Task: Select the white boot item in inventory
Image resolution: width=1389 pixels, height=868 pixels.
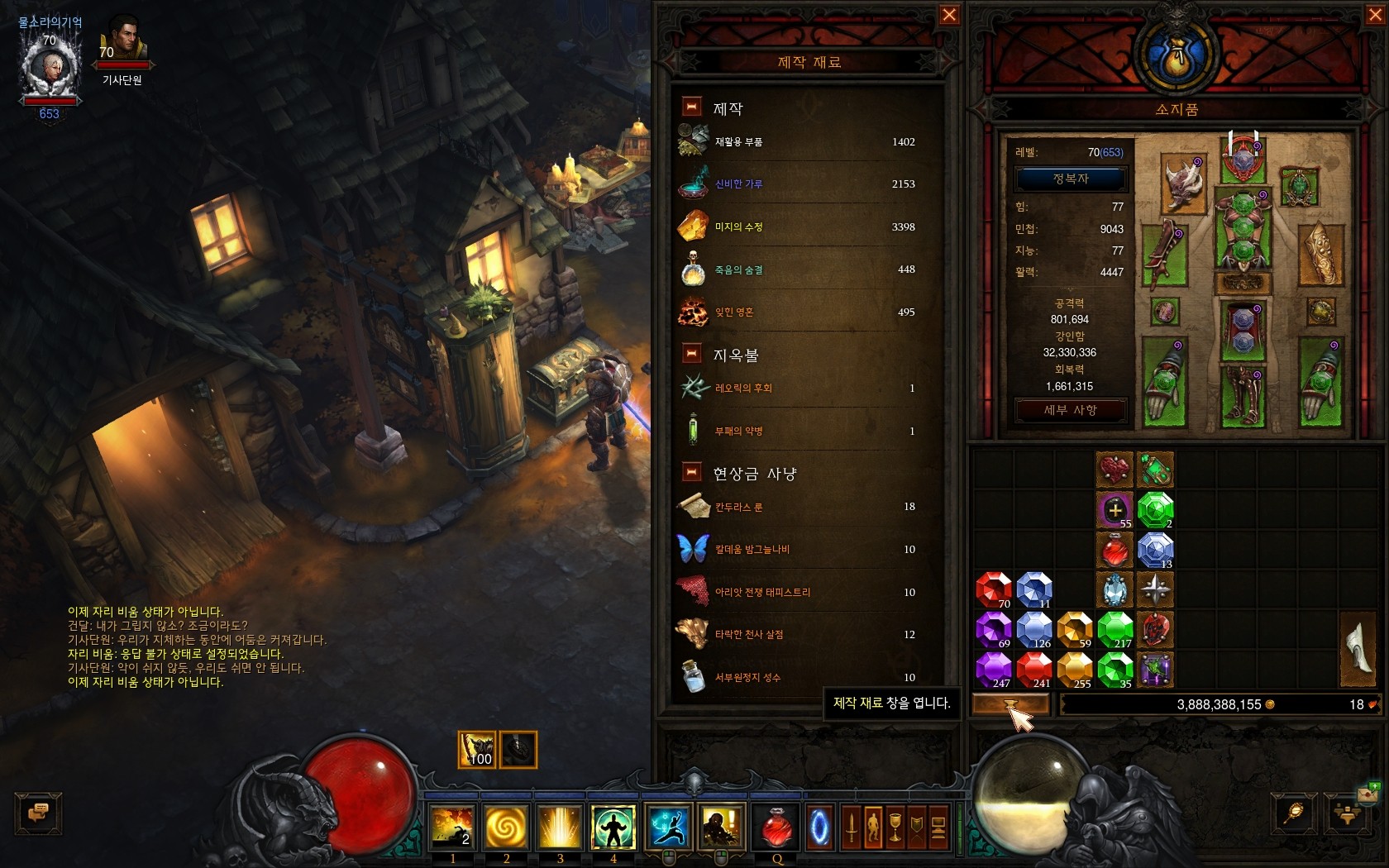Action: (1358, 650)
